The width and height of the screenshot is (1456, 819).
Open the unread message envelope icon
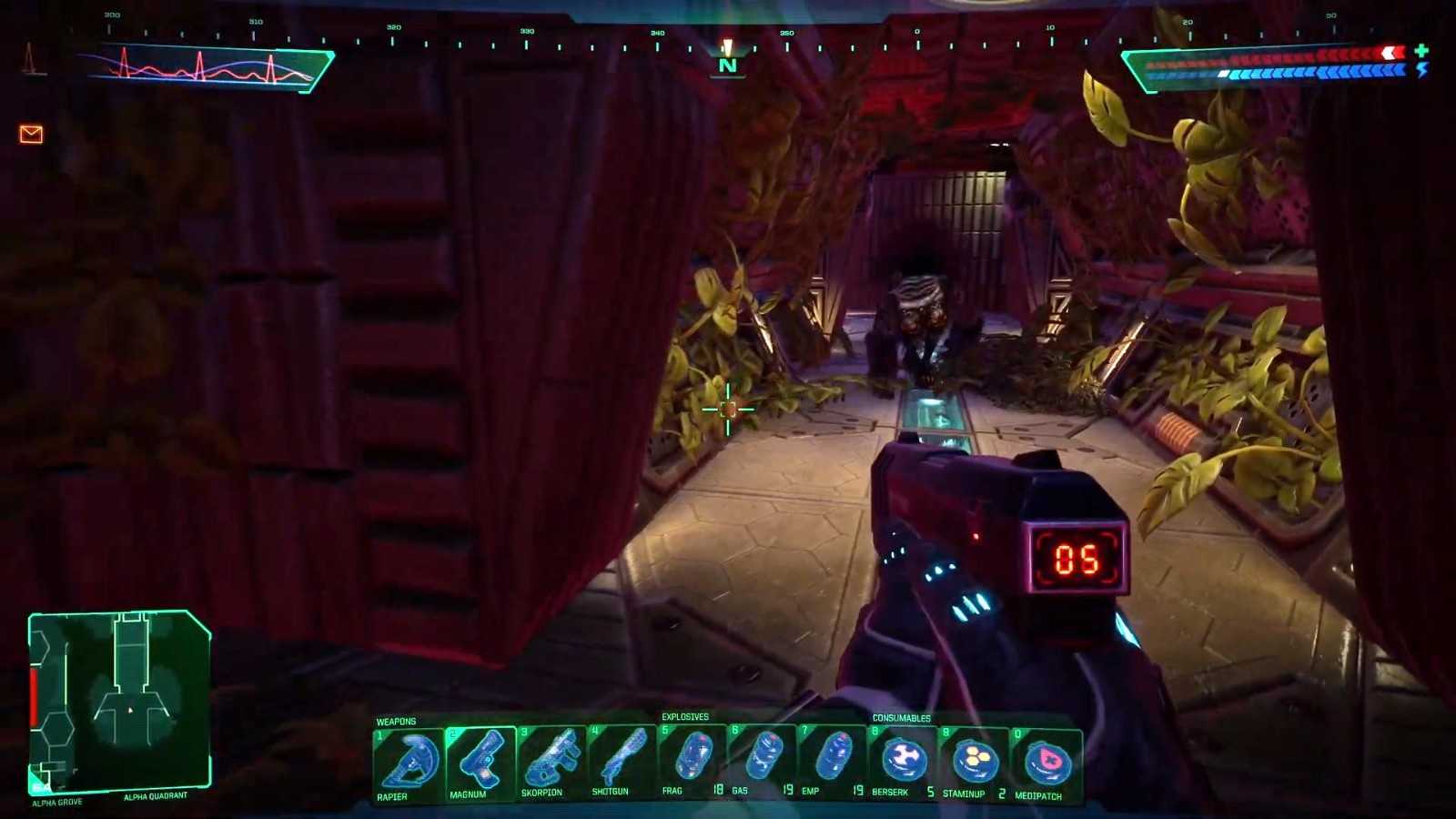tap(31, 135)
